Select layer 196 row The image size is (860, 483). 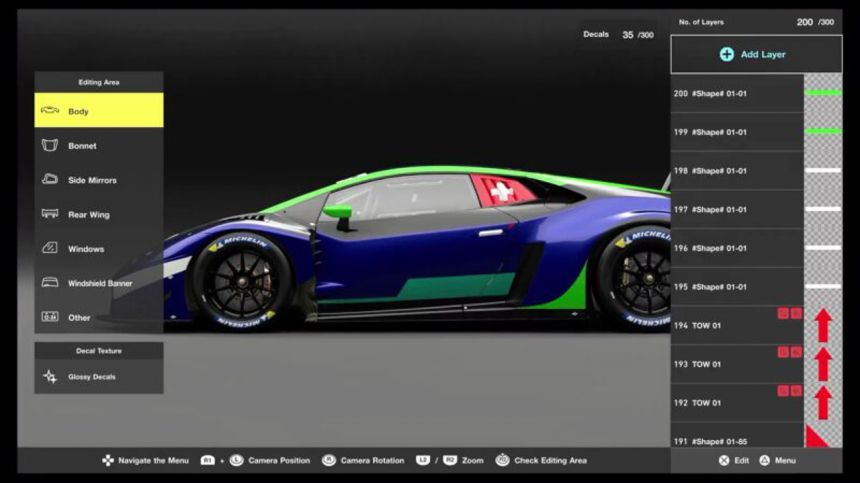click(737, 248)
